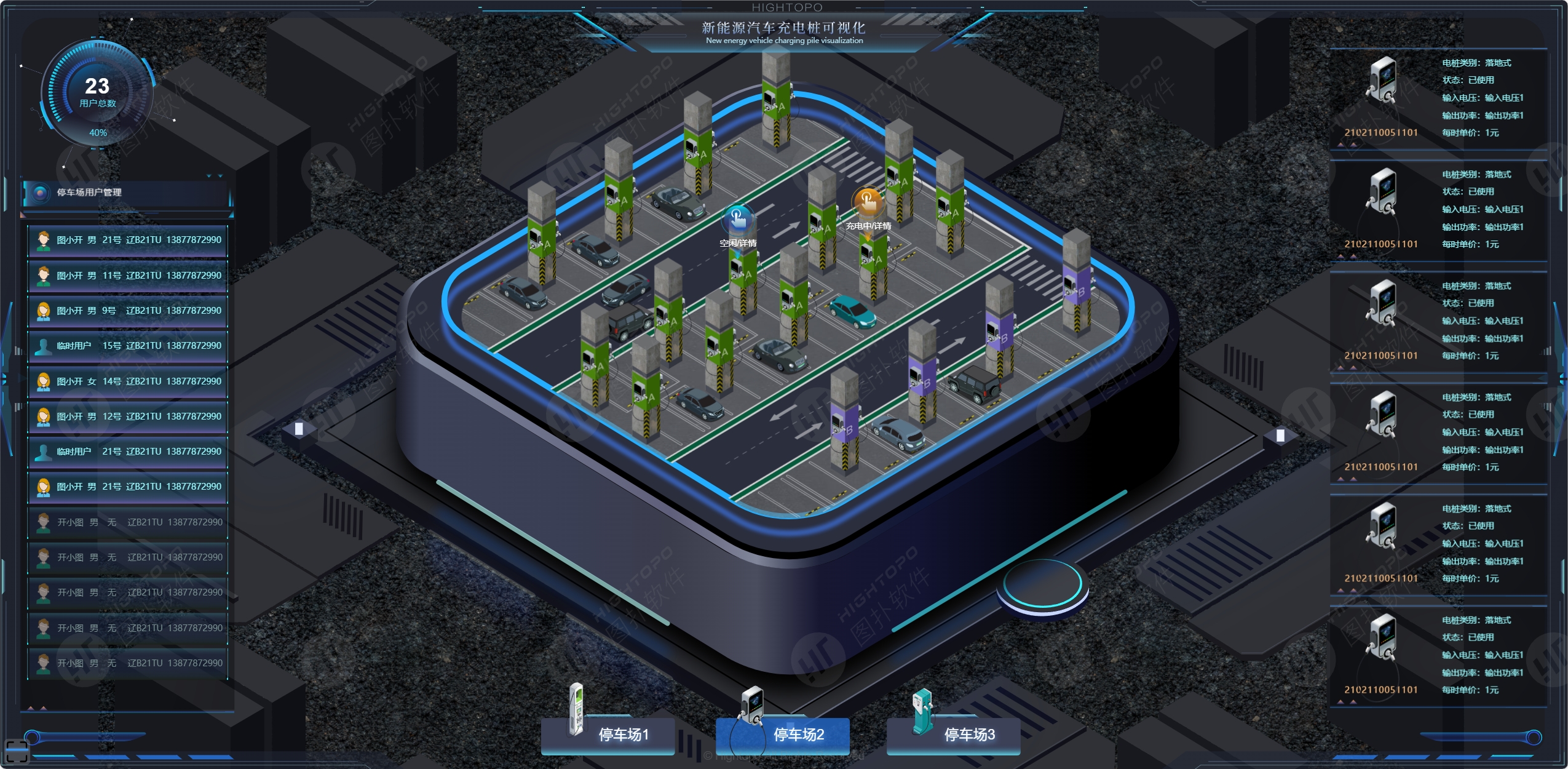Select the 临时用户 15号 temporary user row
This screenshot has width=1568, height=769.
128,346
